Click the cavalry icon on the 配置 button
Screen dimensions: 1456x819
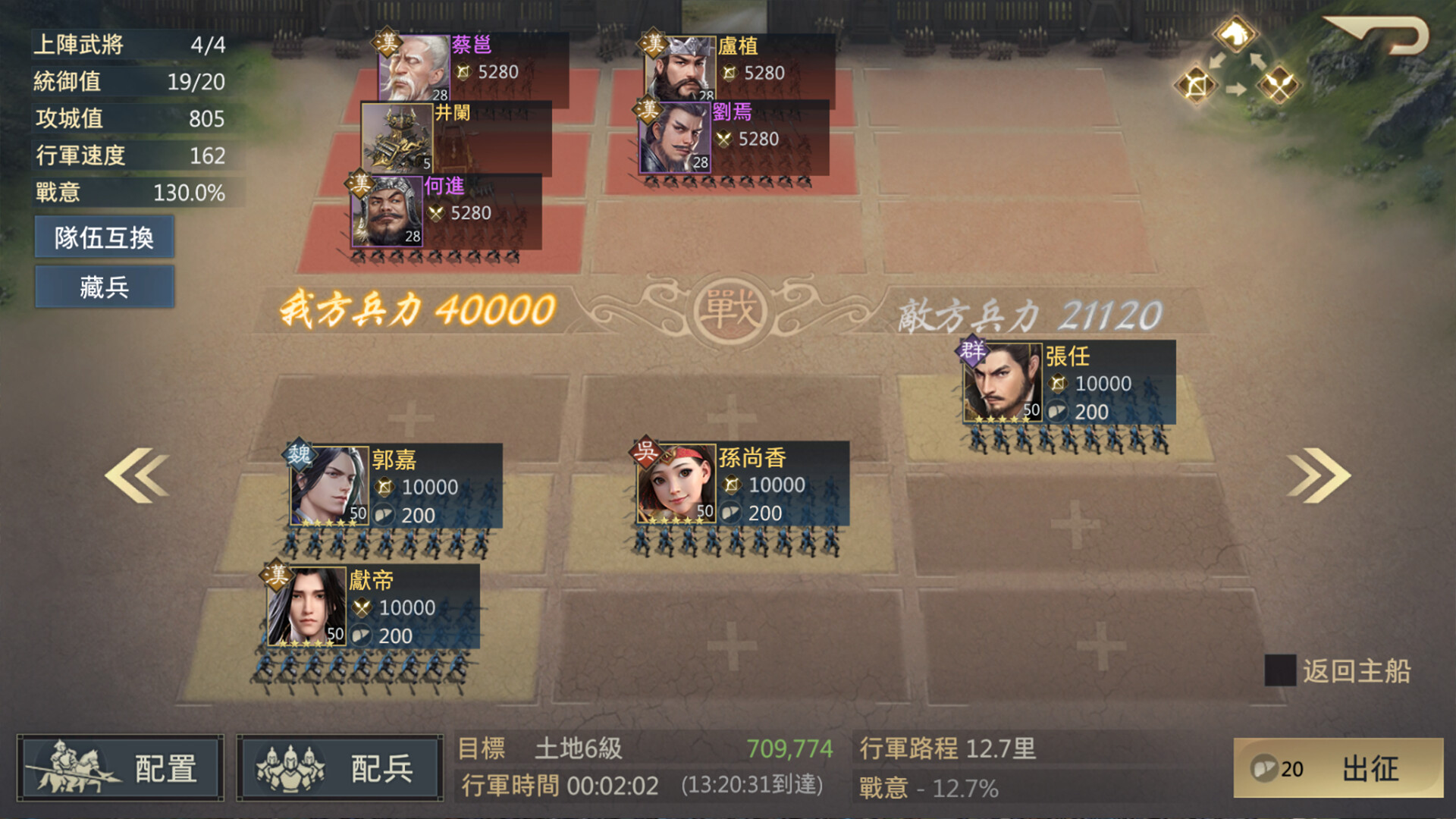tap(72, 766)
